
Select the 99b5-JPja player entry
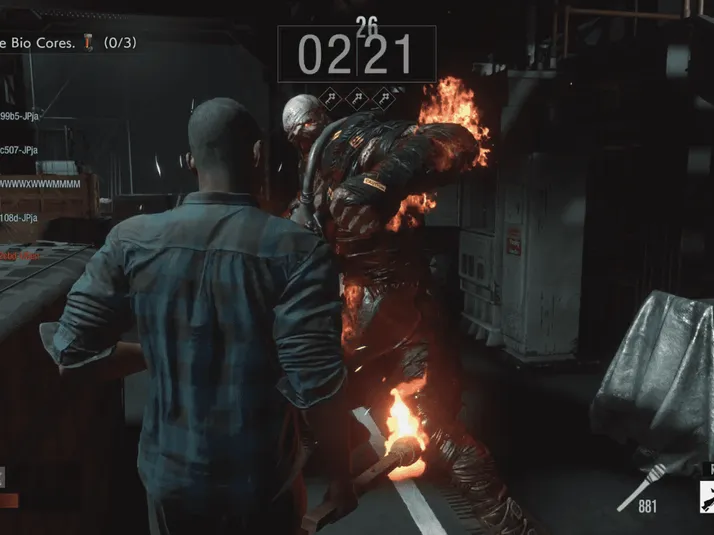click(20, 116)
